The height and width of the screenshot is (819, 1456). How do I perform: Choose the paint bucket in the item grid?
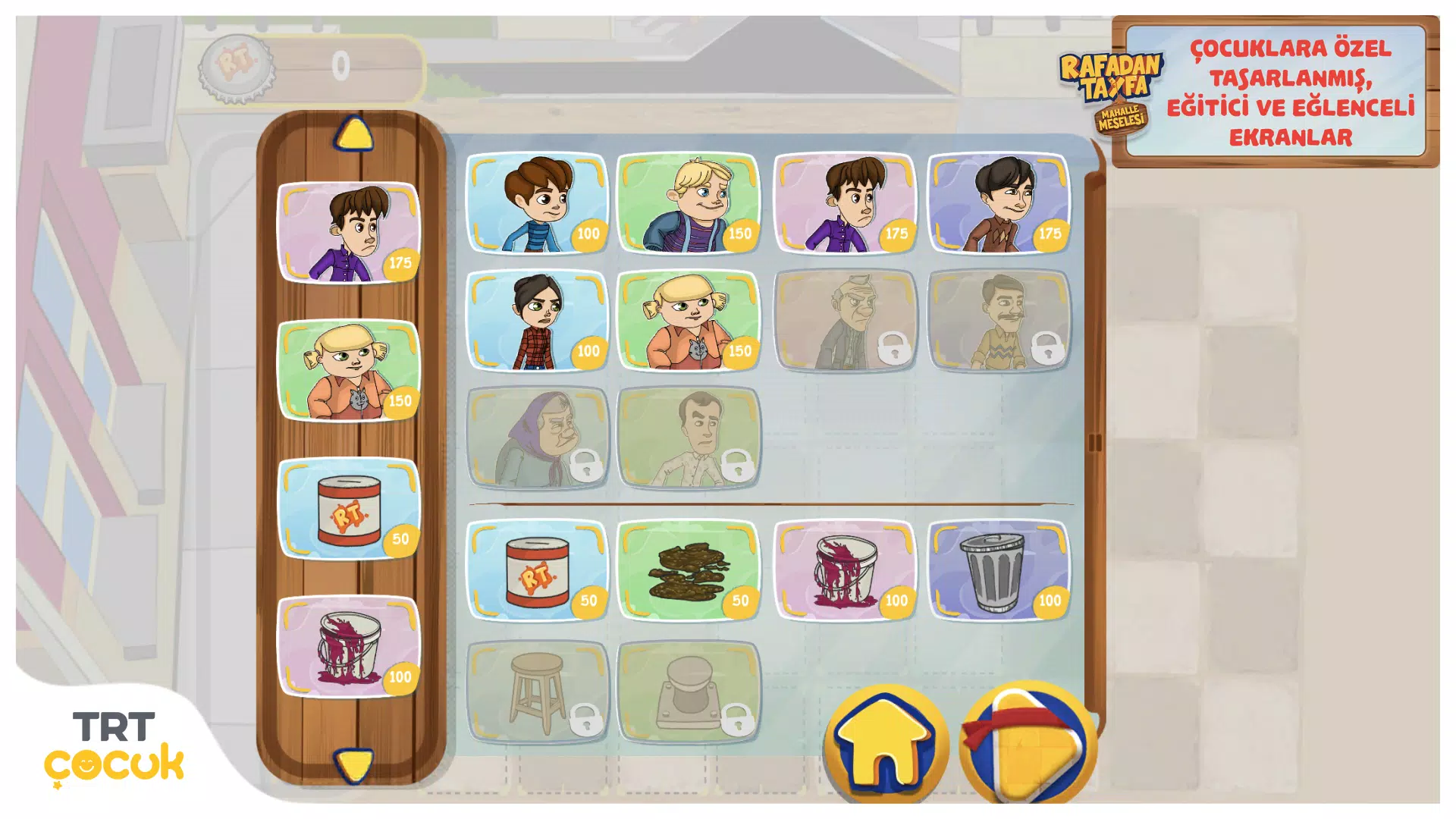point(845,570)
